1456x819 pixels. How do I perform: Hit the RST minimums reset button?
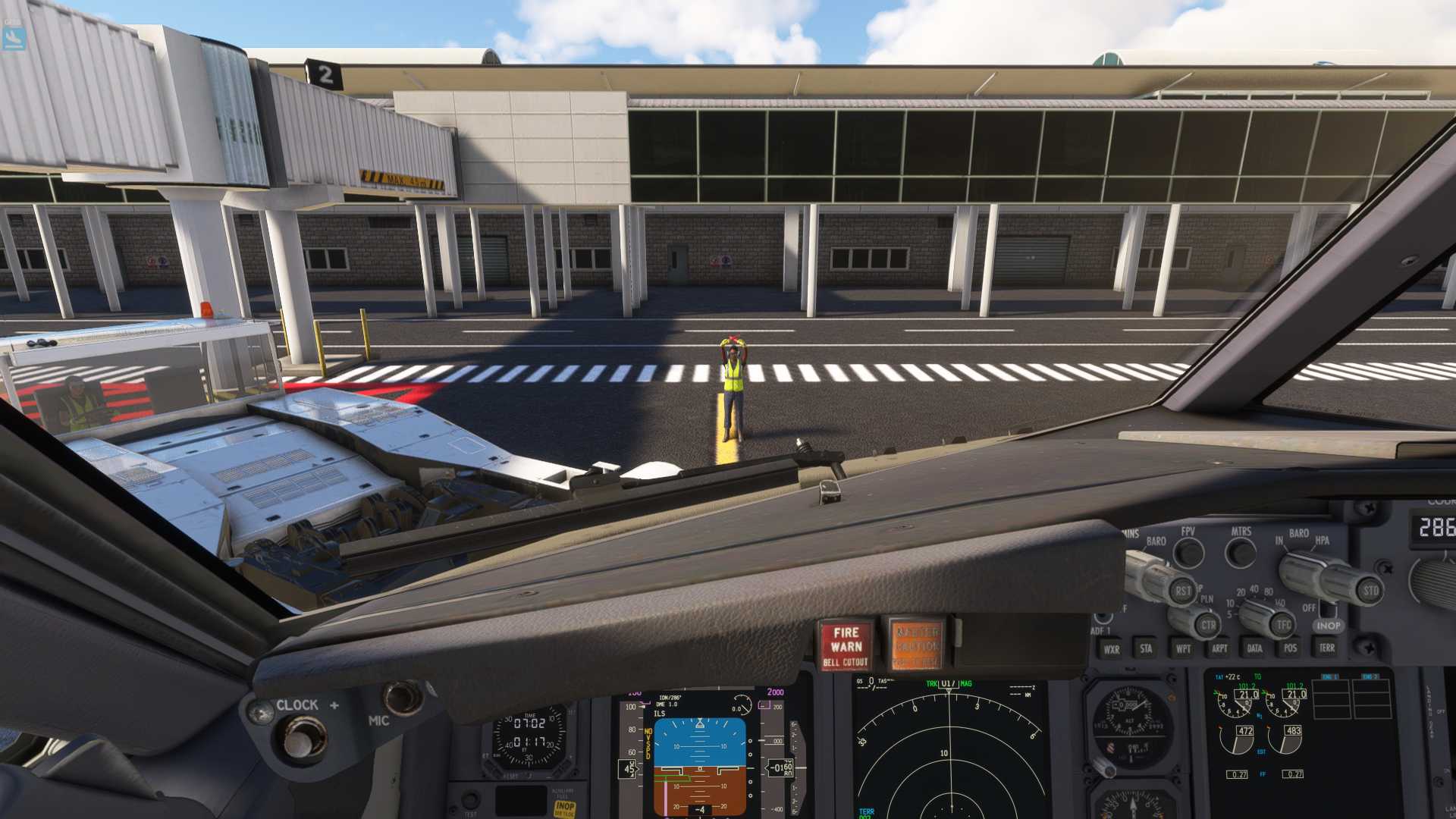click(1183, 591)
